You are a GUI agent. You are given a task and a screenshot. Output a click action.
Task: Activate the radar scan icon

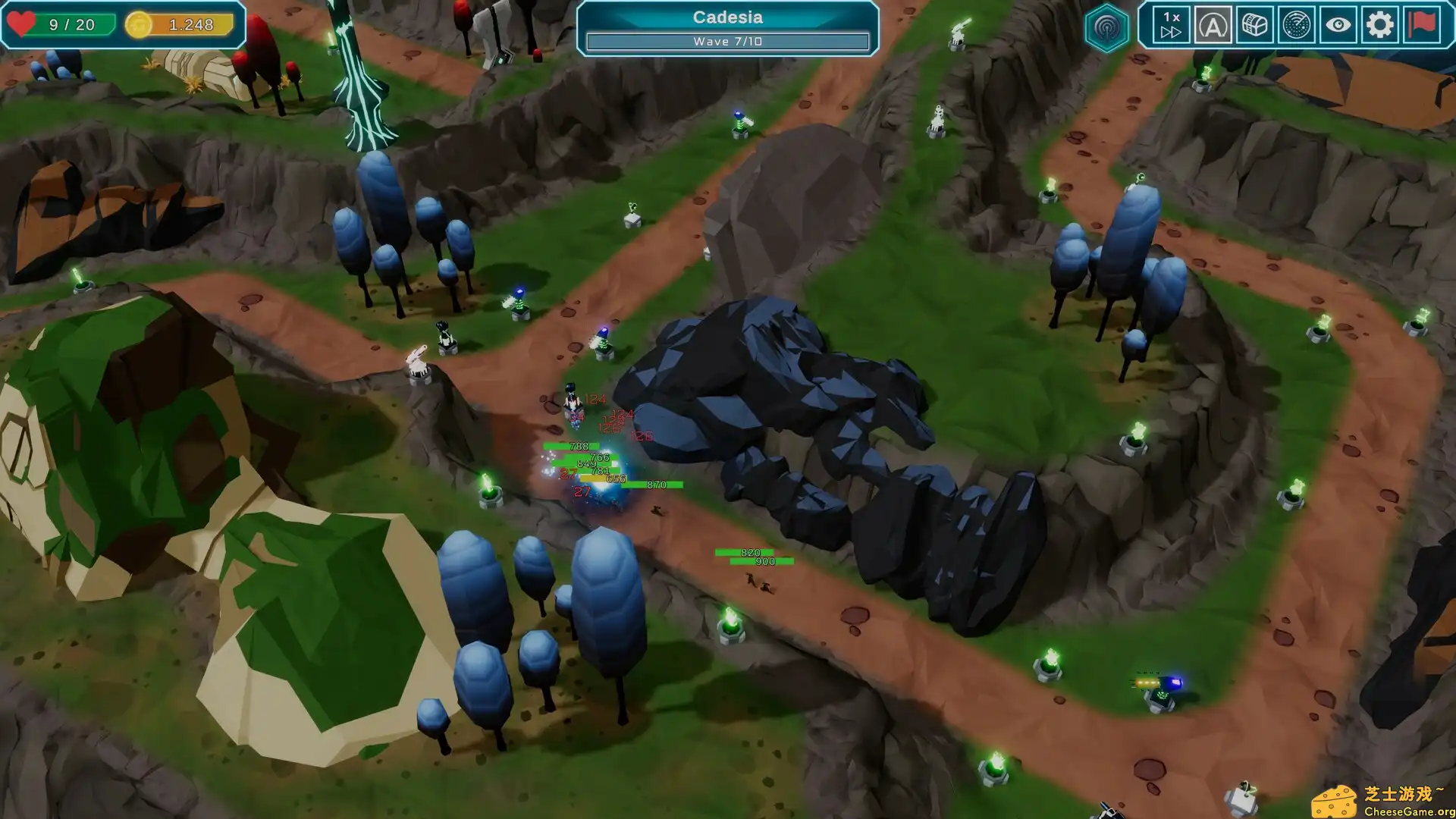click(1296, 26)
